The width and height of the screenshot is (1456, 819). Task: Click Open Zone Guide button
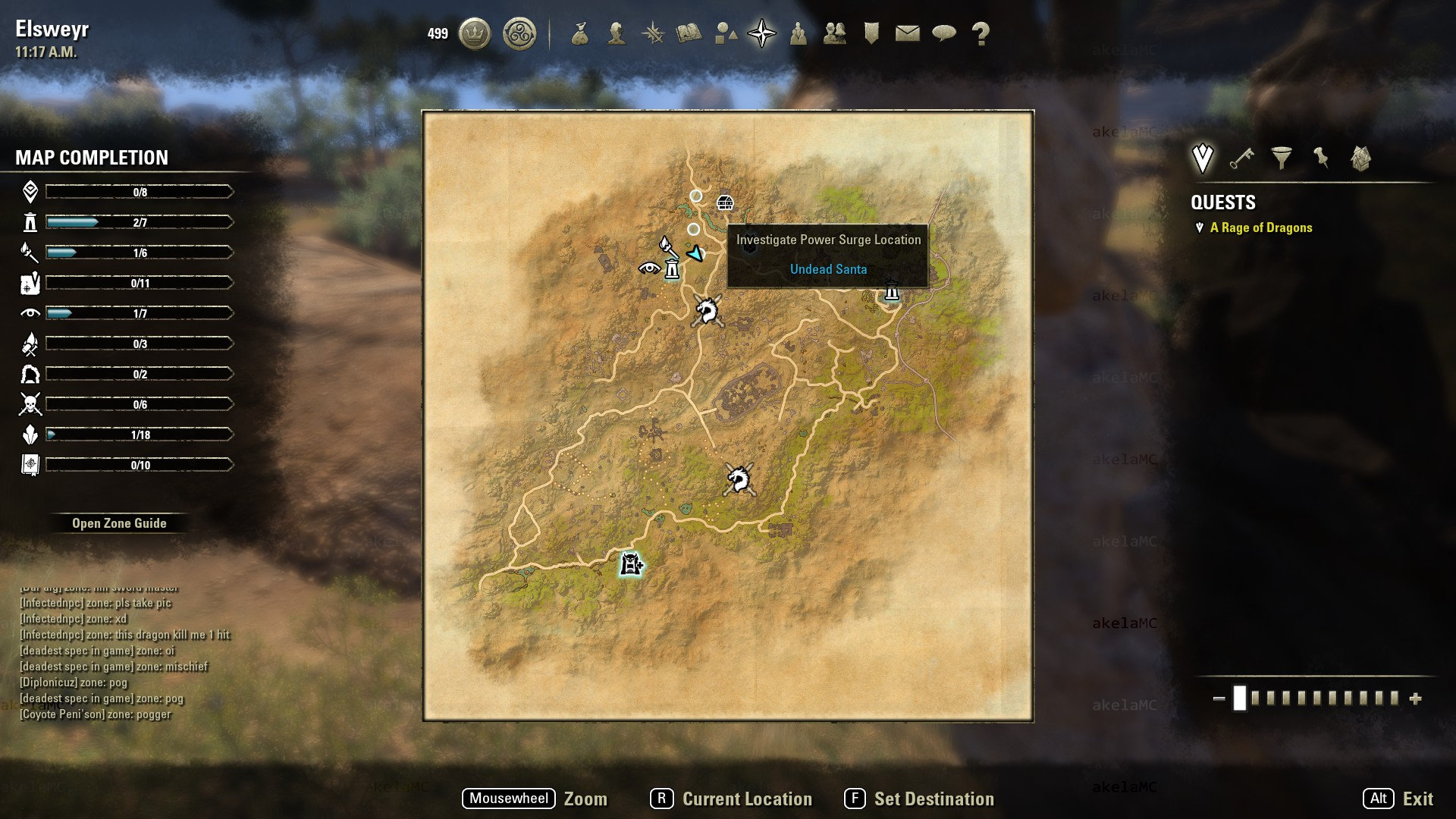[x=119, y=523]
